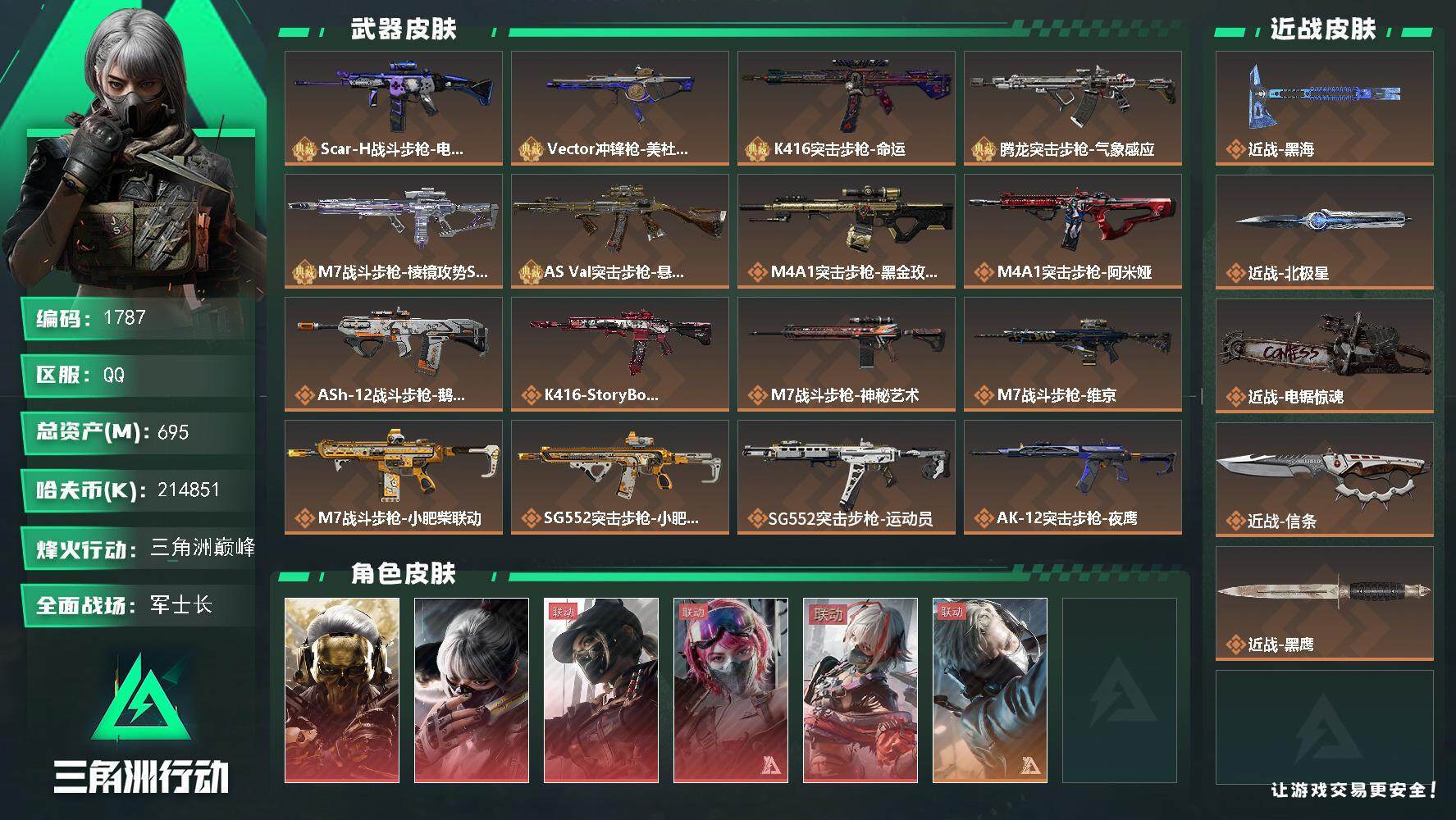Select the M4A1 阿米娅 skin tile
The width and height of the screenshot is (1456, 820).
tap(1072, 230)
